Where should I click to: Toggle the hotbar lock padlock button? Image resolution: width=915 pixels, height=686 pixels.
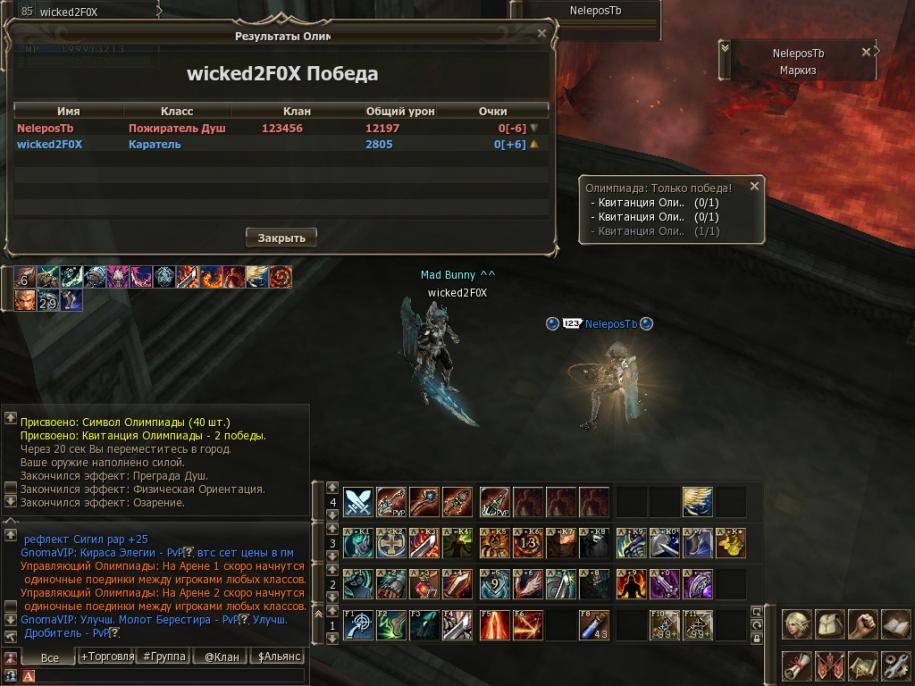[757, 640]
